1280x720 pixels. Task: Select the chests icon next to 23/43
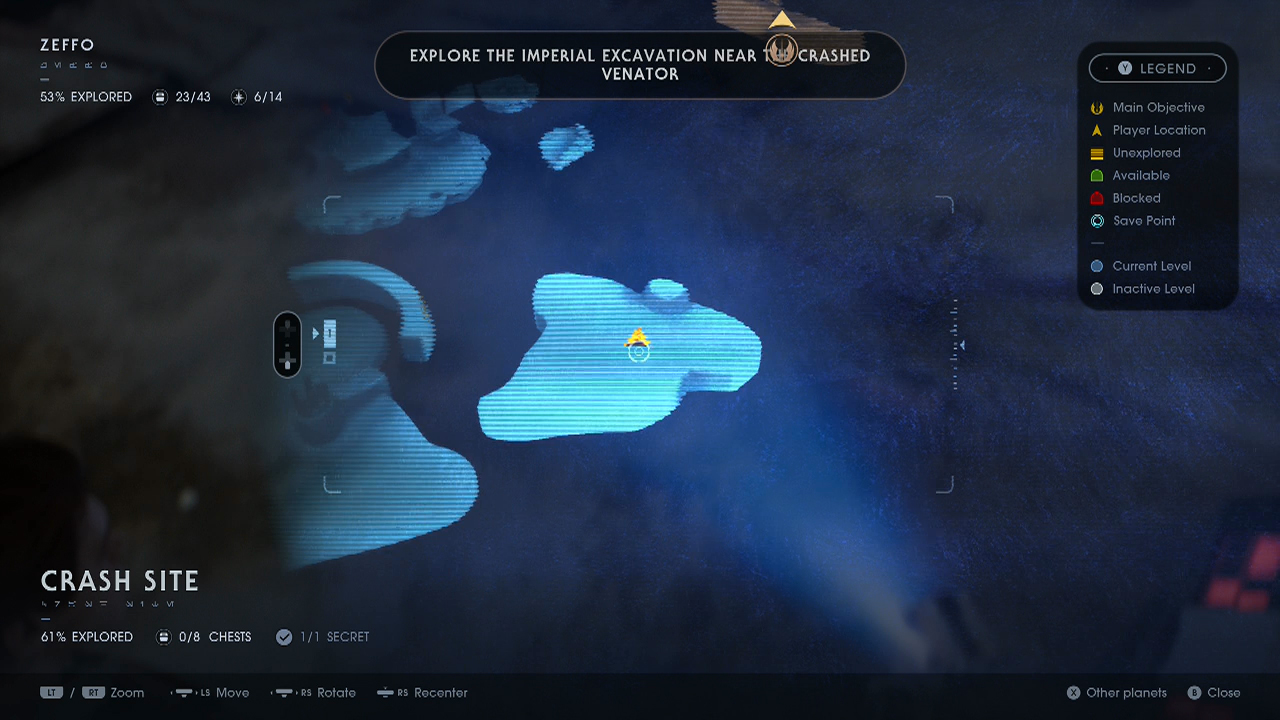159,97
